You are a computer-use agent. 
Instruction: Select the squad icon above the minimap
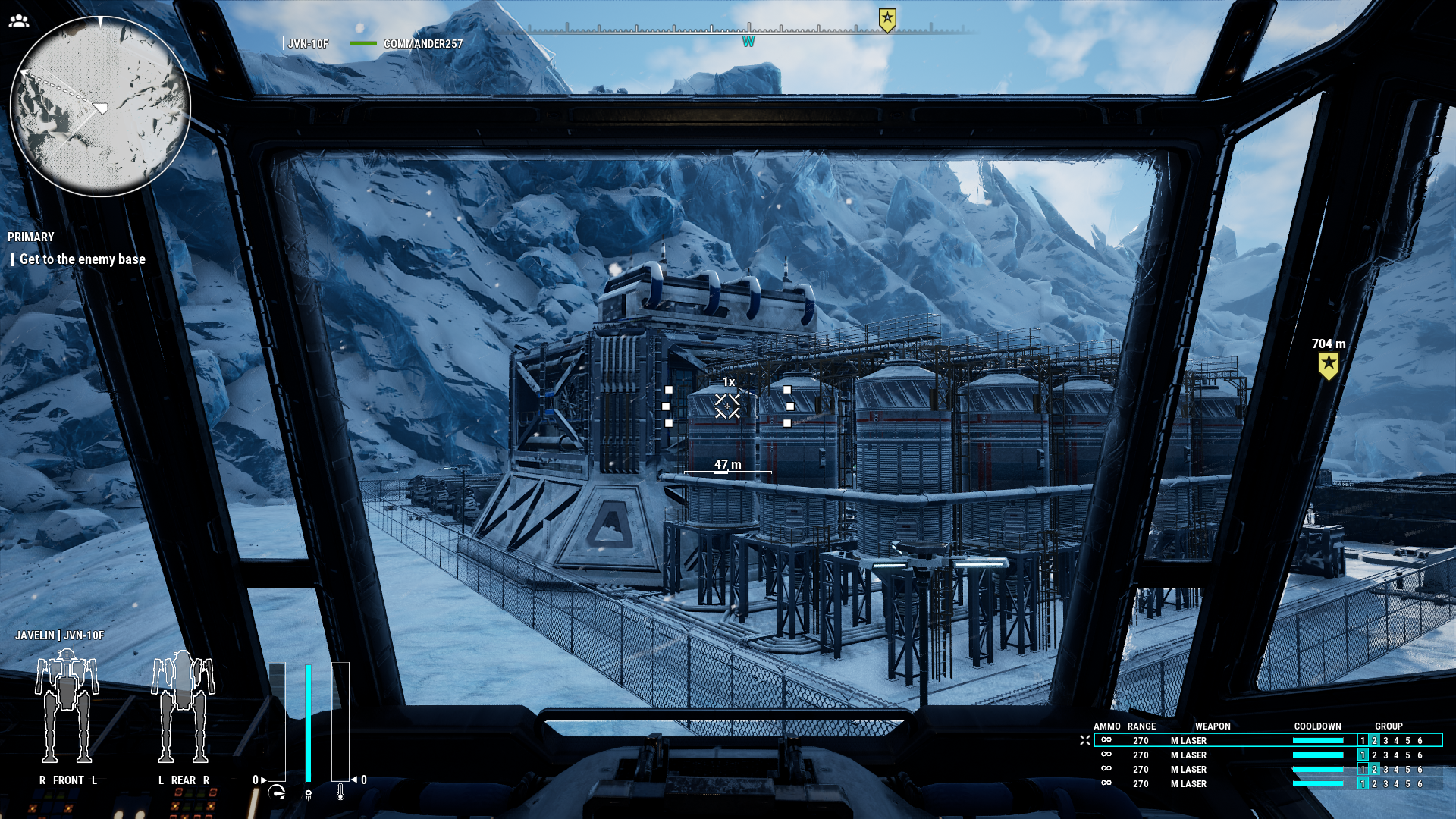point(19,21)
